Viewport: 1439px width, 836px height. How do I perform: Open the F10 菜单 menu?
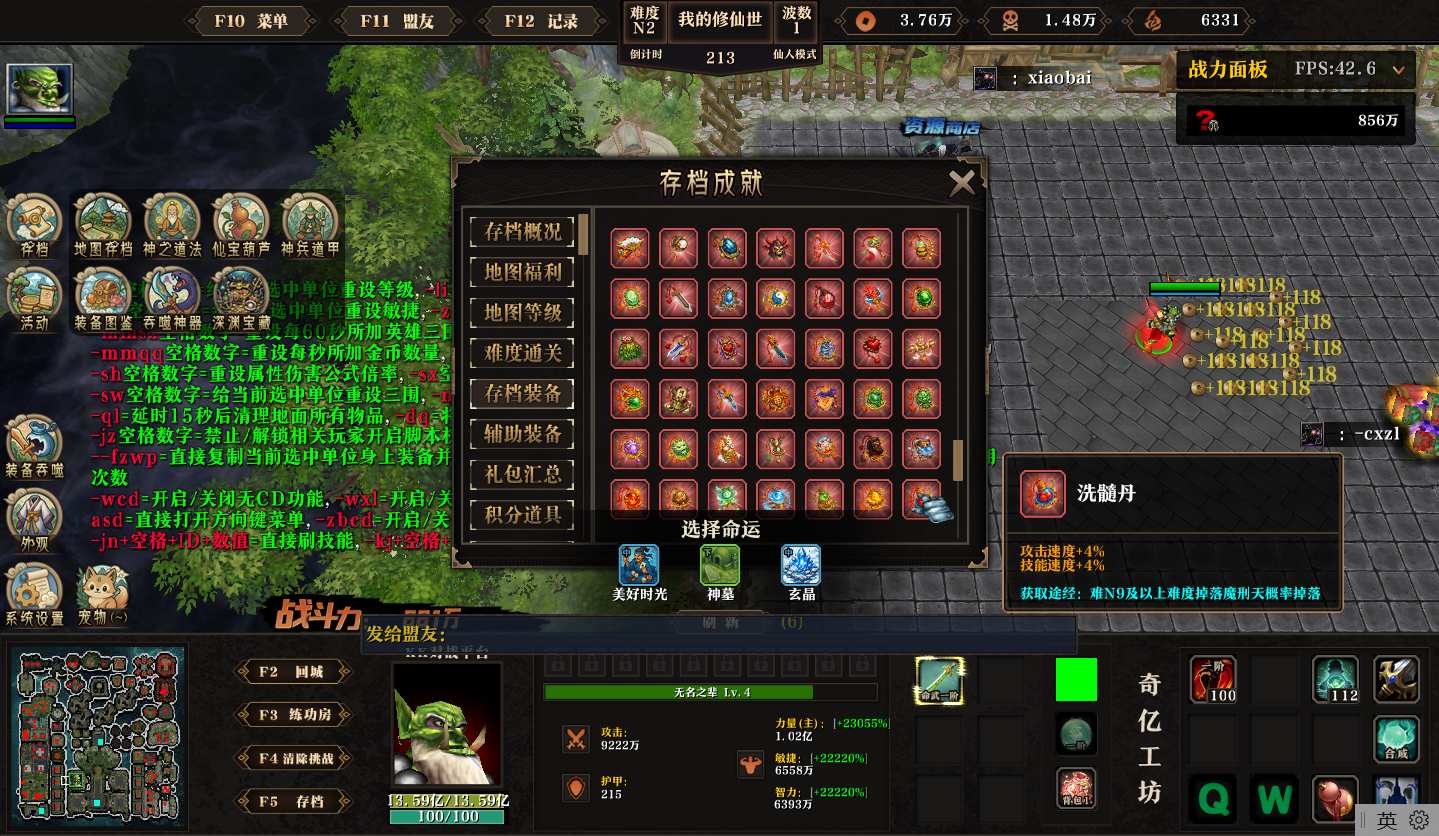tap(250, 21)
